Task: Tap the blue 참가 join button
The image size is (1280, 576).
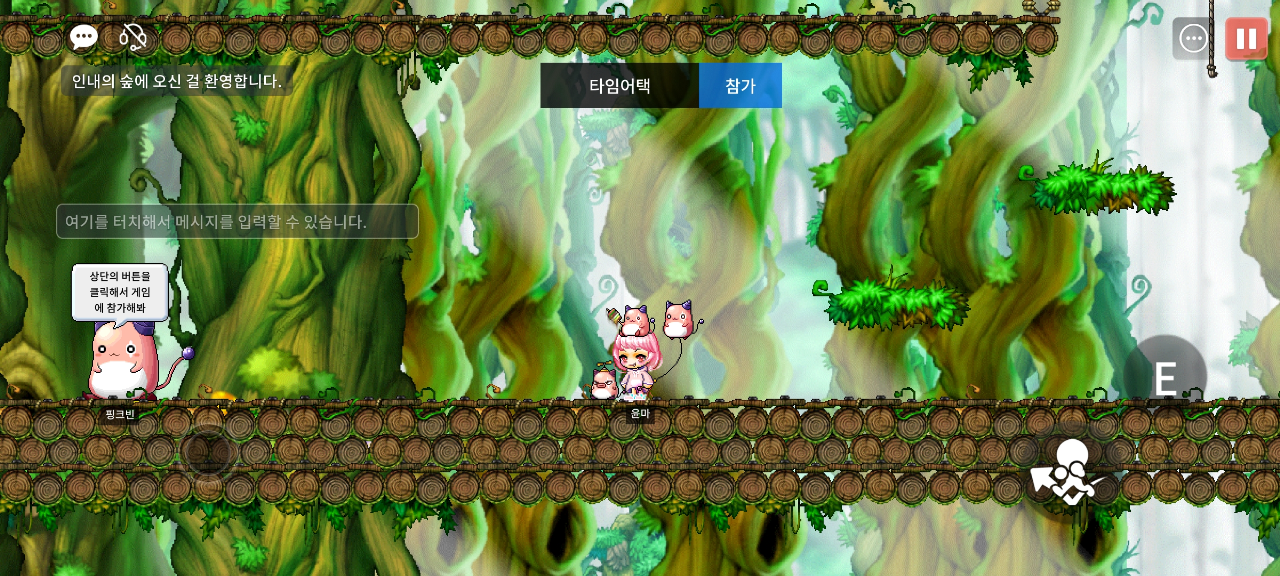Action: pyautogui.click(x=740, y=86)
